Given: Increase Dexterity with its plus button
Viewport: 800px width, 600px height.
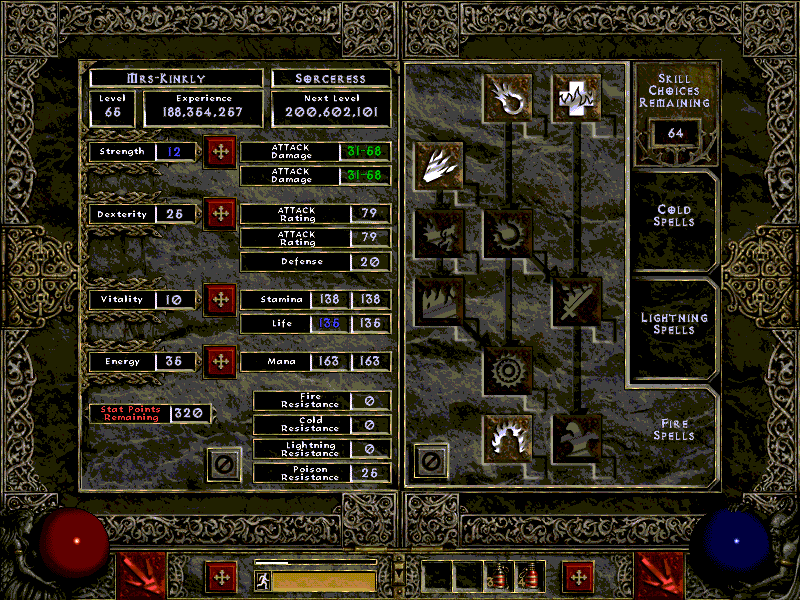Looking at the screenshot, I should 220,215.
